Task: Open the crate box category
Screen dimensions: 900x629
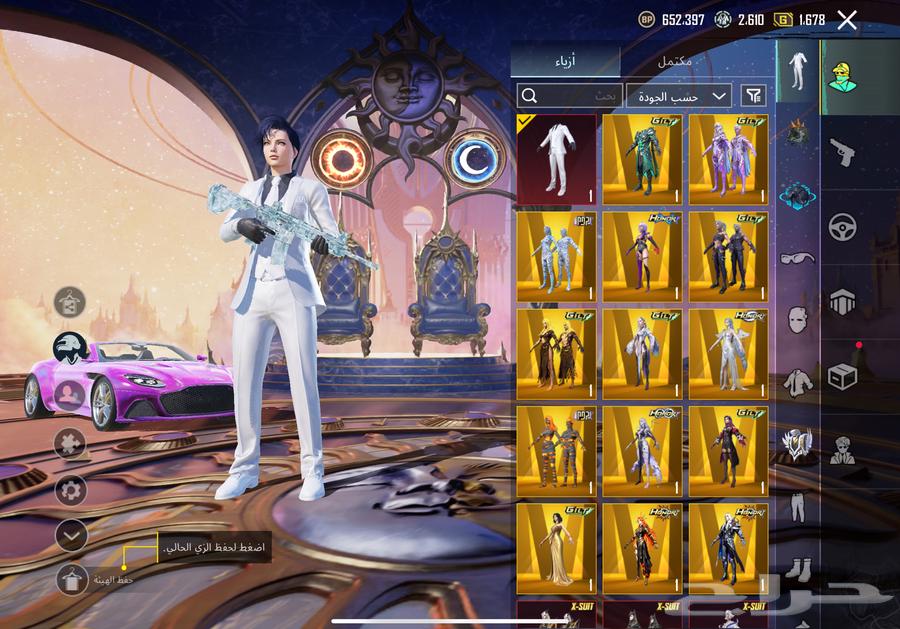Action: tap(843, 376)
